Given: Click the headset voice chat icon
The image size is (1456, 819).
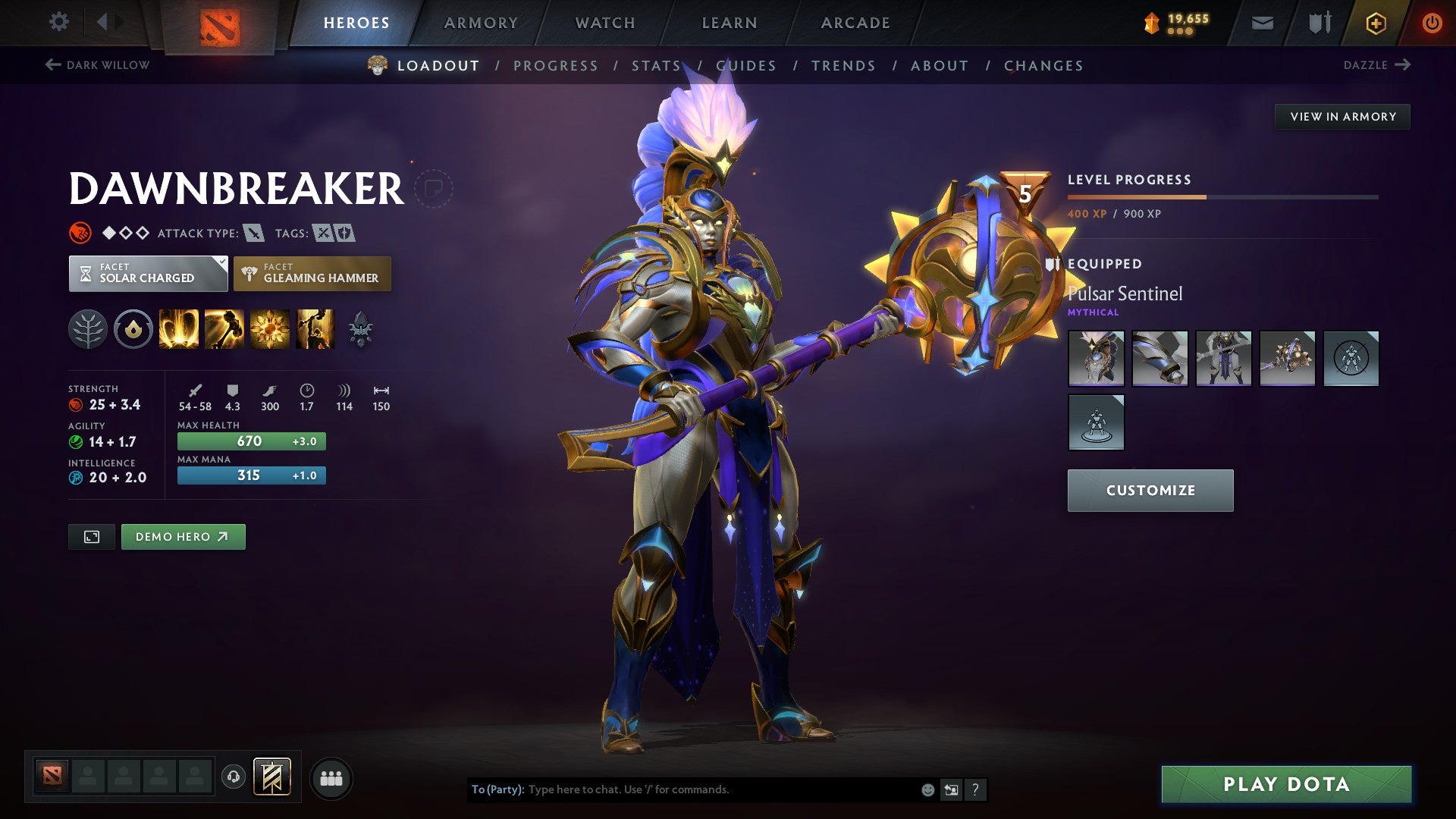Looking at the screenshot, I should (x=234, y=777).
